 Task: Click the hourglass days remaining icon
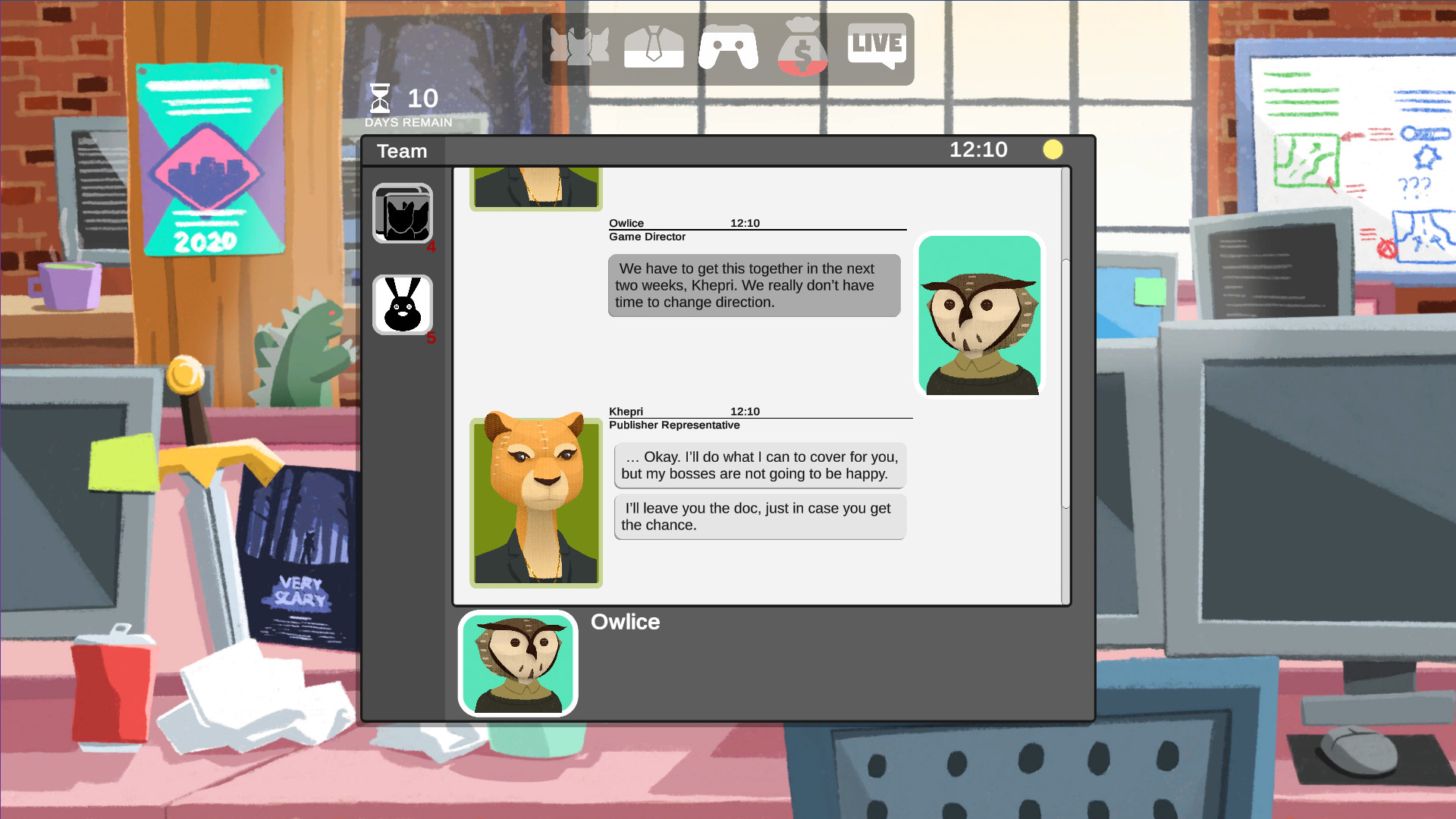(x=380, y=98)
